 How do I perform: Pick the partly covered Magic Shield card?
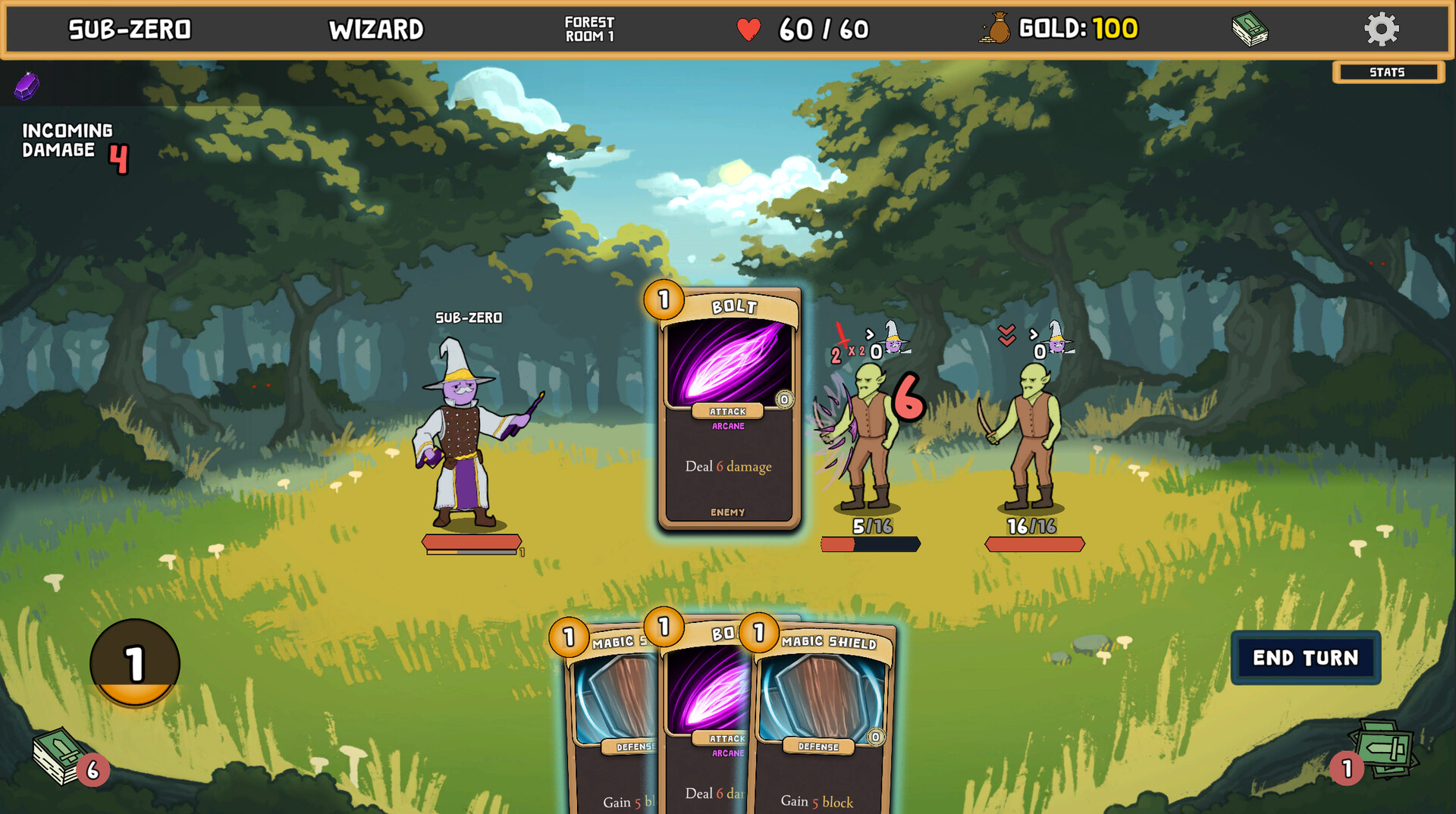[610, 720]
